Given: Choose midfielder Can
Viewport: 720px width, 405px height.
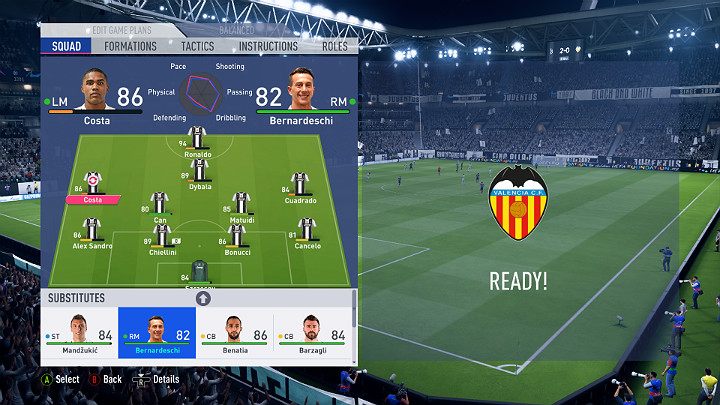Looking at the screenshot, I should coord(159,206).
